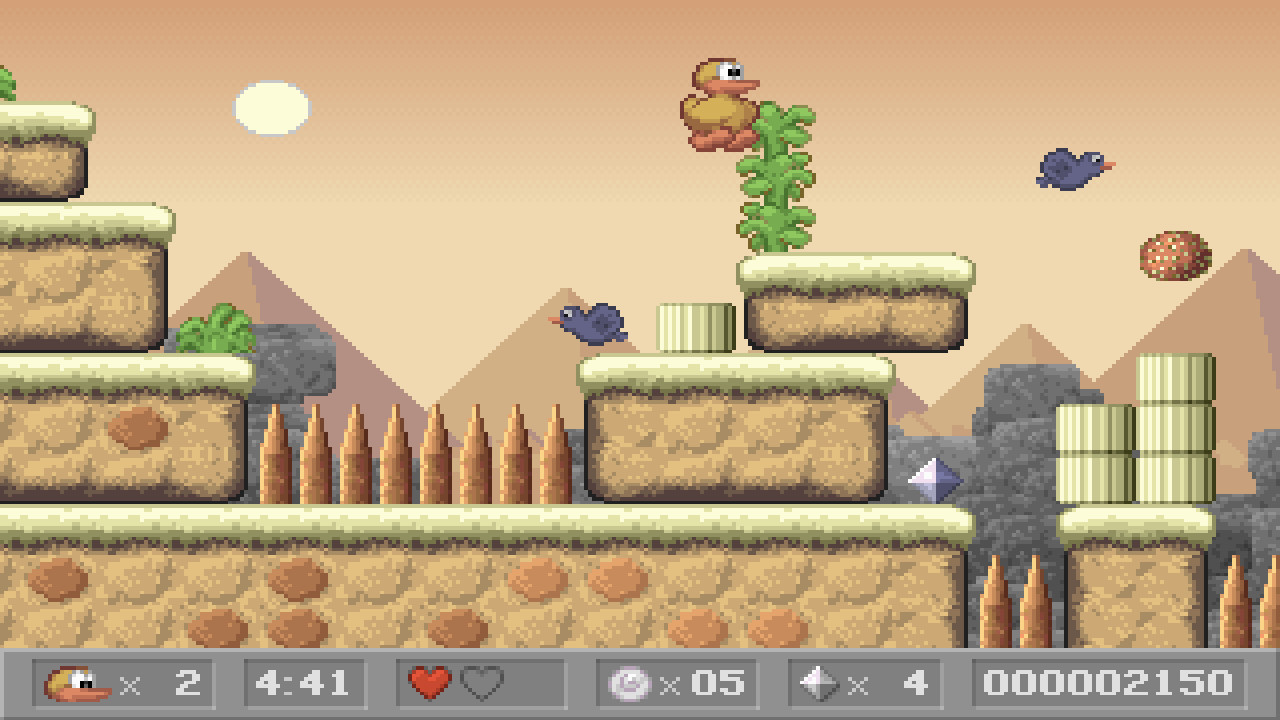This screenshot has height=720, width=1280.
Task: Click the floating diamond gem pickup
Action: pos(936,481)
